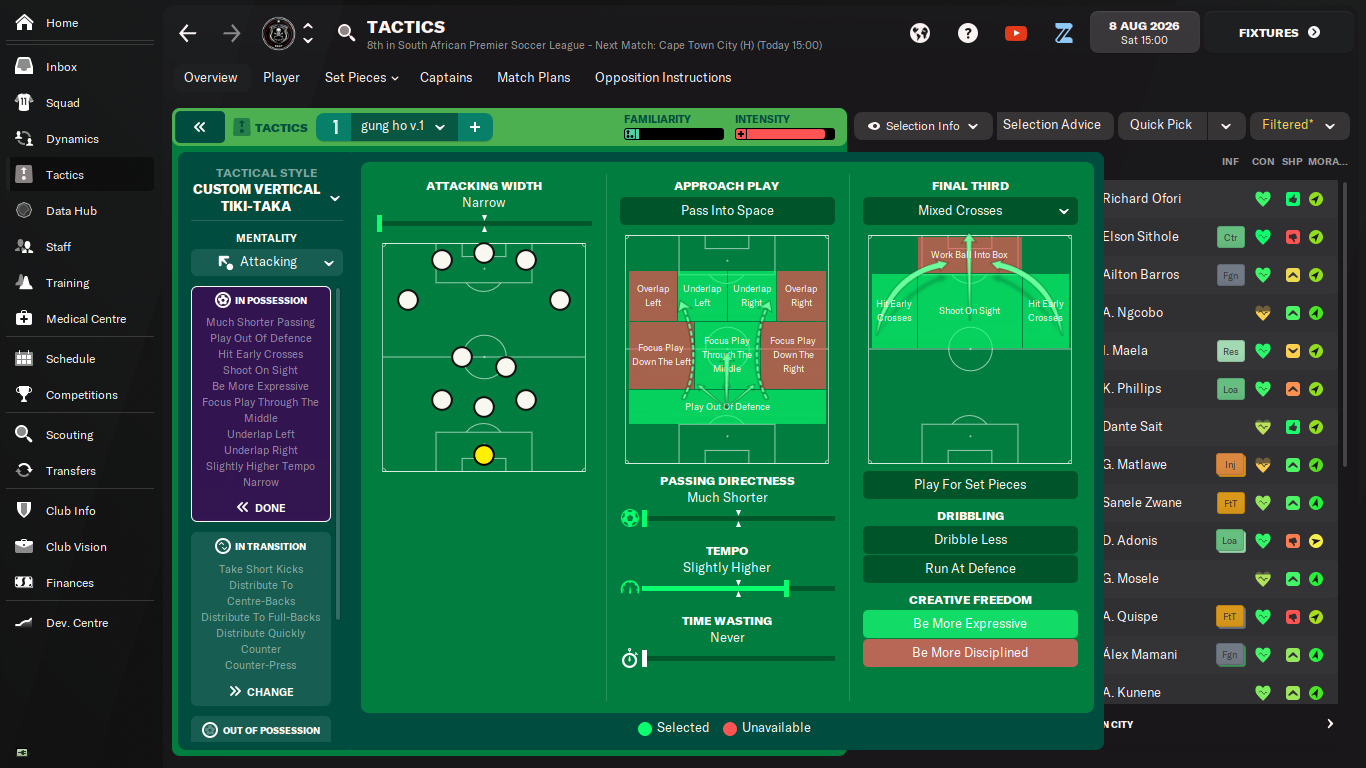This screenshot has height=768, width=1366.
Task: Select Be More Expressive creative freedom
Action: tap(970, 624)
